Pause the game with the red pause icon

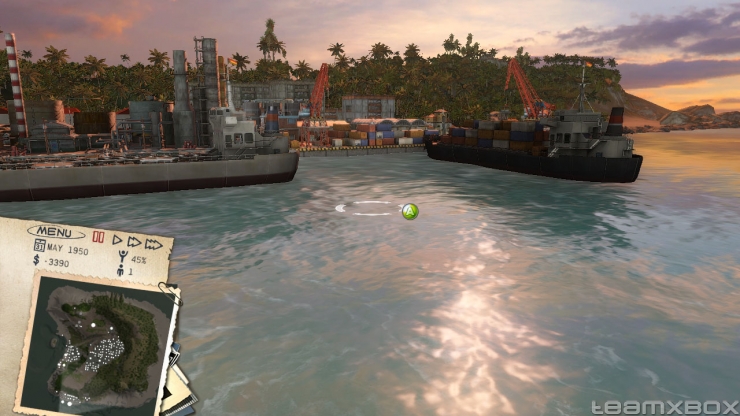coord(98,238)
